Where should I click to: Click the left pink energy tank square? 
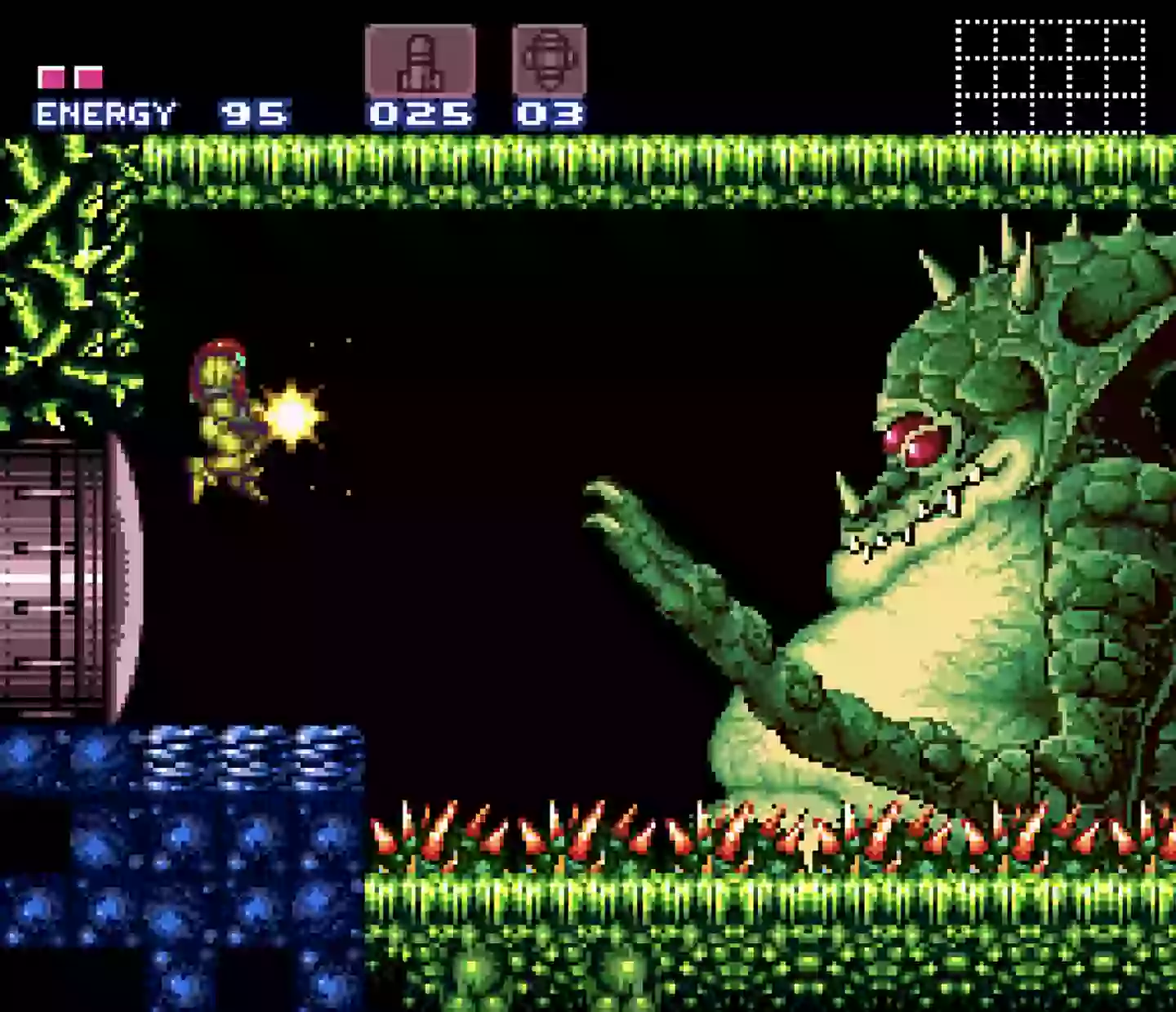(x=51, y=76)
